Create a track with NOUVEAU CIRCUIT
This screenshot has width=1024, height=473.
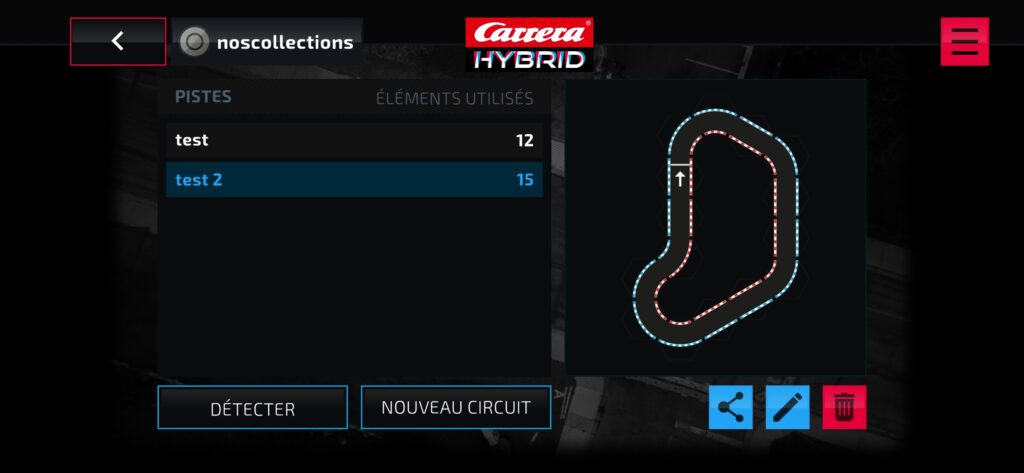click(456, 407)
